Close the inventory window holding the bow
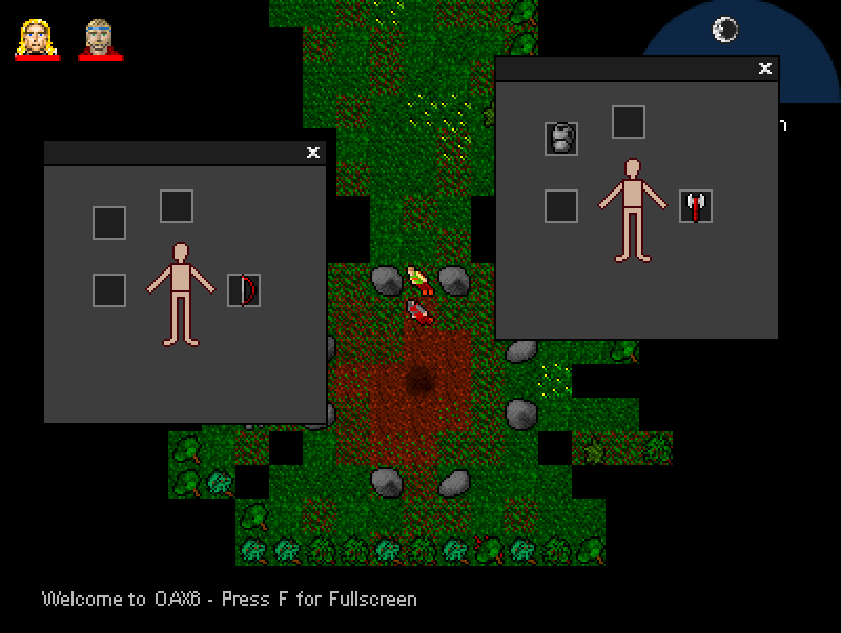842x633 pixels. point(313,152)
